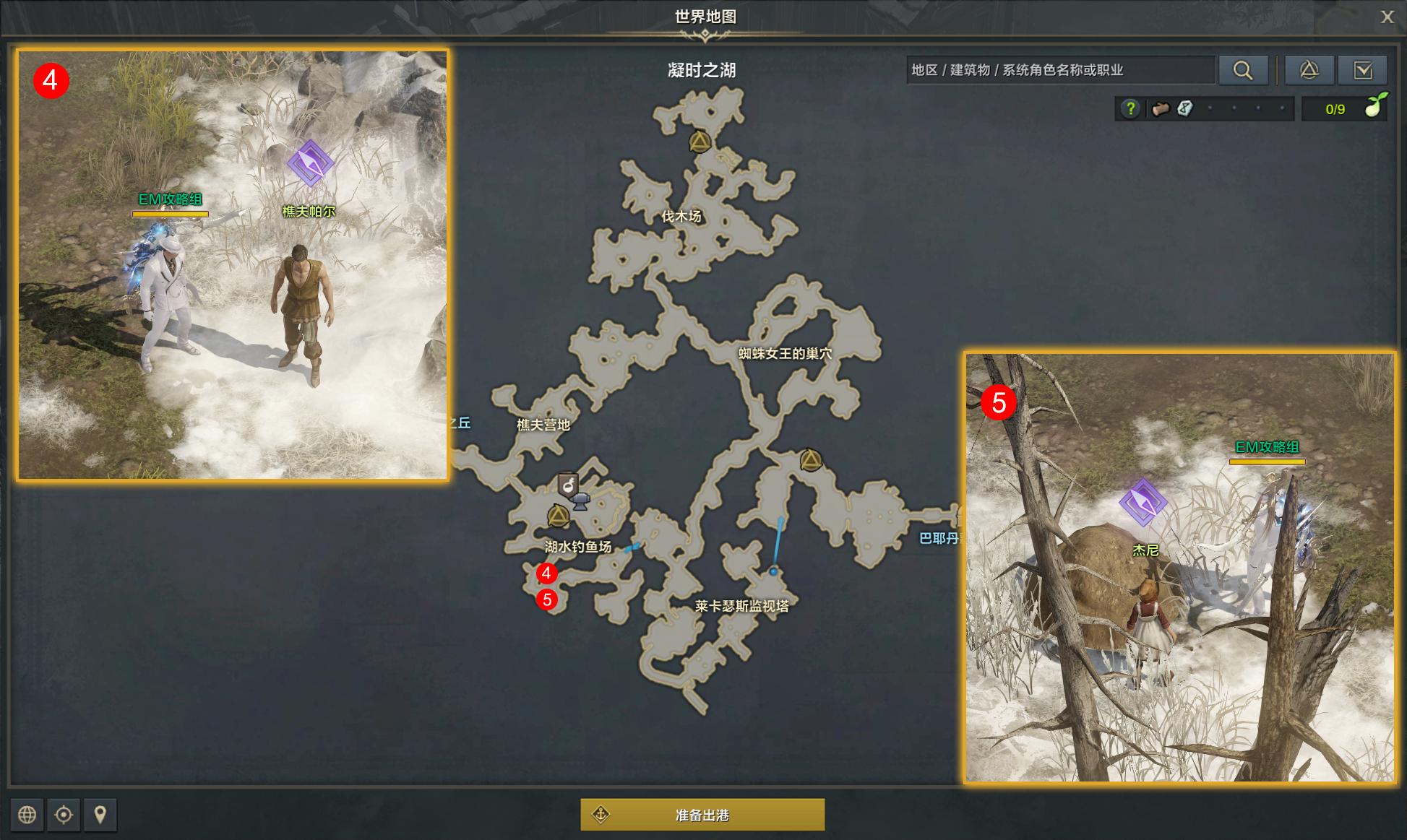Hit the 准备出港 set sail button
Image resolution: width=1407 pixels, height=840 pixels.
tap(702, 815)
